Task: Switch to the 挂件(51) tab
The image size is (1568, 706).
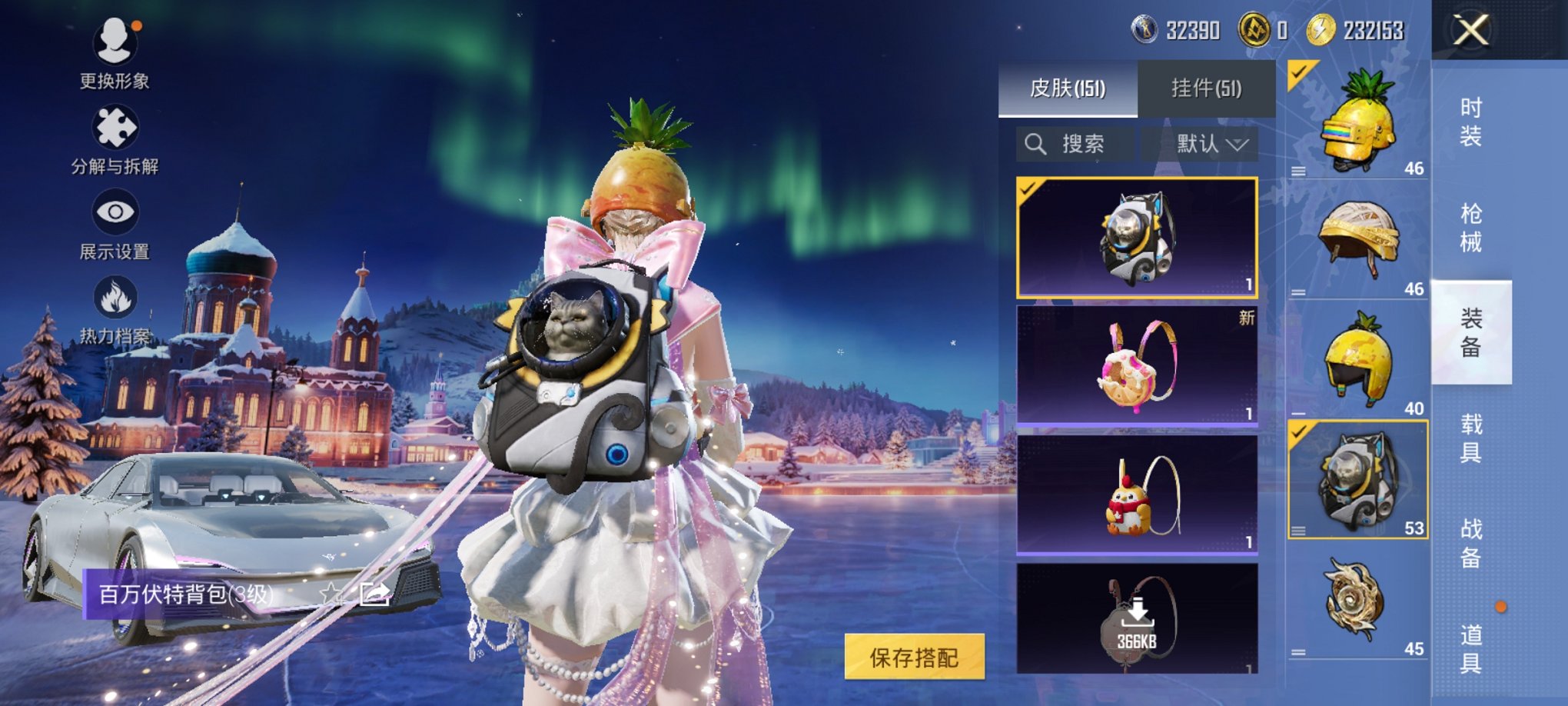Action: pos(1207,87)
